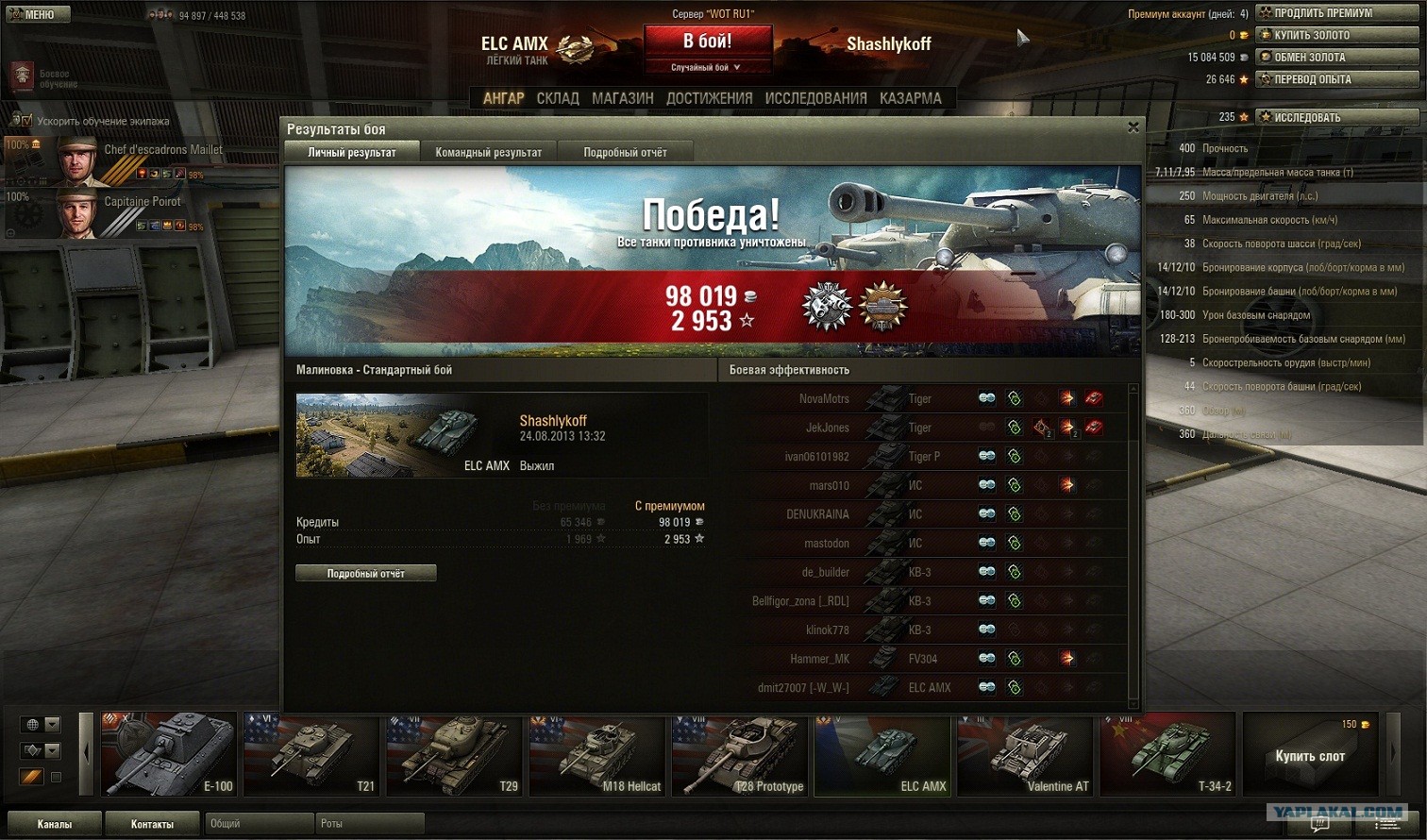Image resolution: width=1427 pixels, height=840 pixels.
Task: Buy a new slot with Купить слот
Action: point(1309,754)
